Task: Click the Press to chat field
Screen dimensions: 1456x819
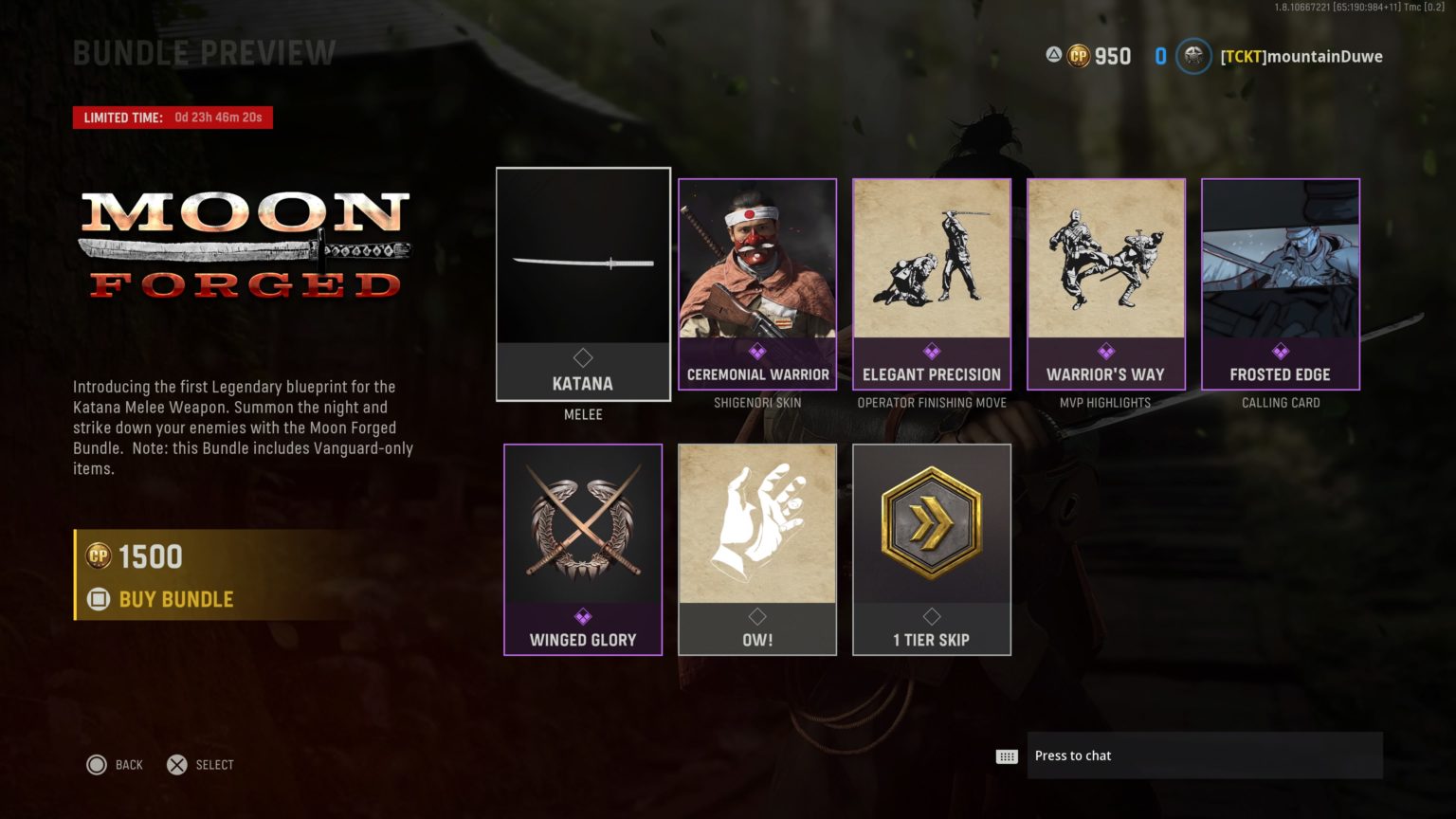Action: pos(1204,755)
